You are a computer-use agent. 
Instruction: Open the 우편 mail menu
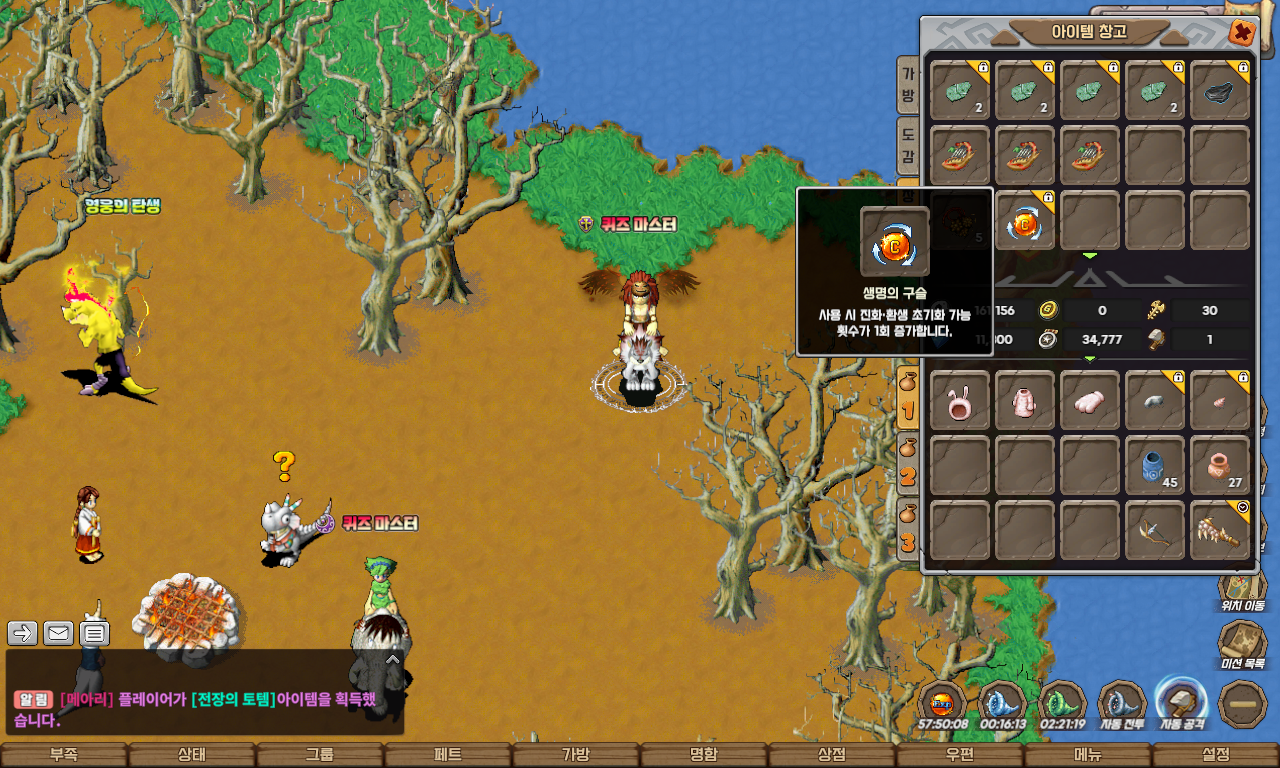[x=960, y=755]
